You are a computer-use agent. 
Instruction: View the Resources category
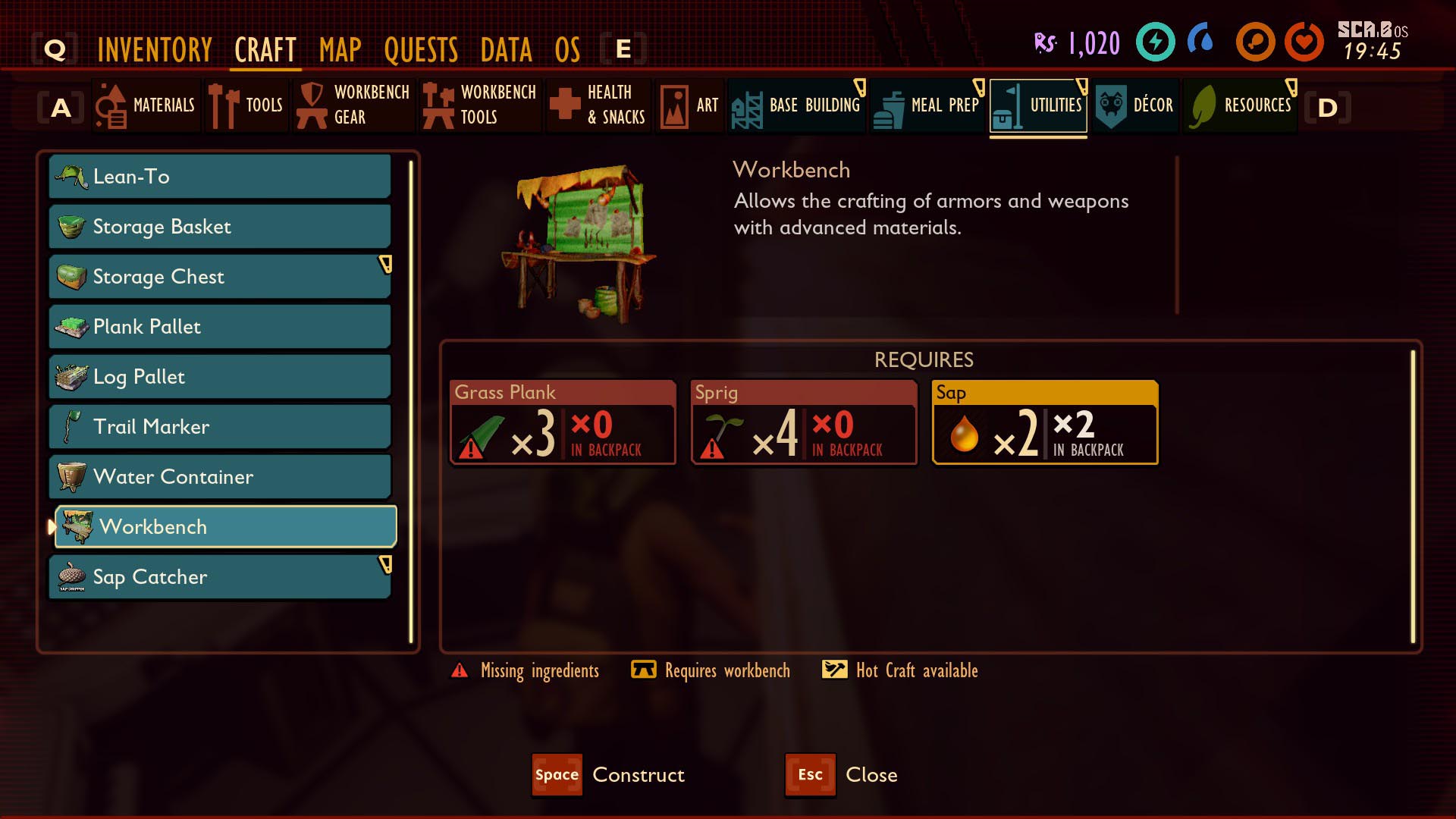tap(1241, 105)
